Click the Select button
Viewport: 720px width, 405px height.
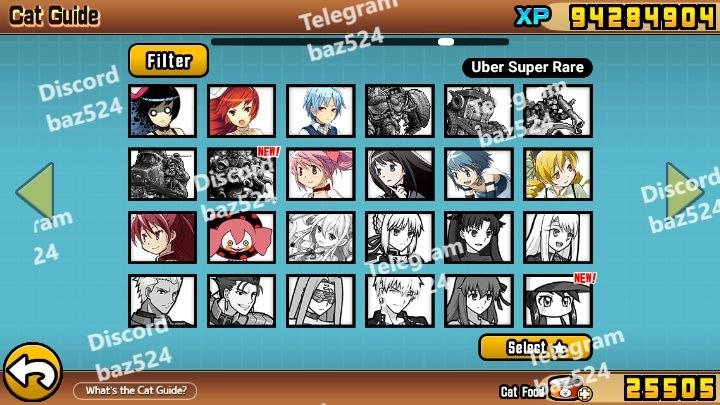click(x=535, y=347)
